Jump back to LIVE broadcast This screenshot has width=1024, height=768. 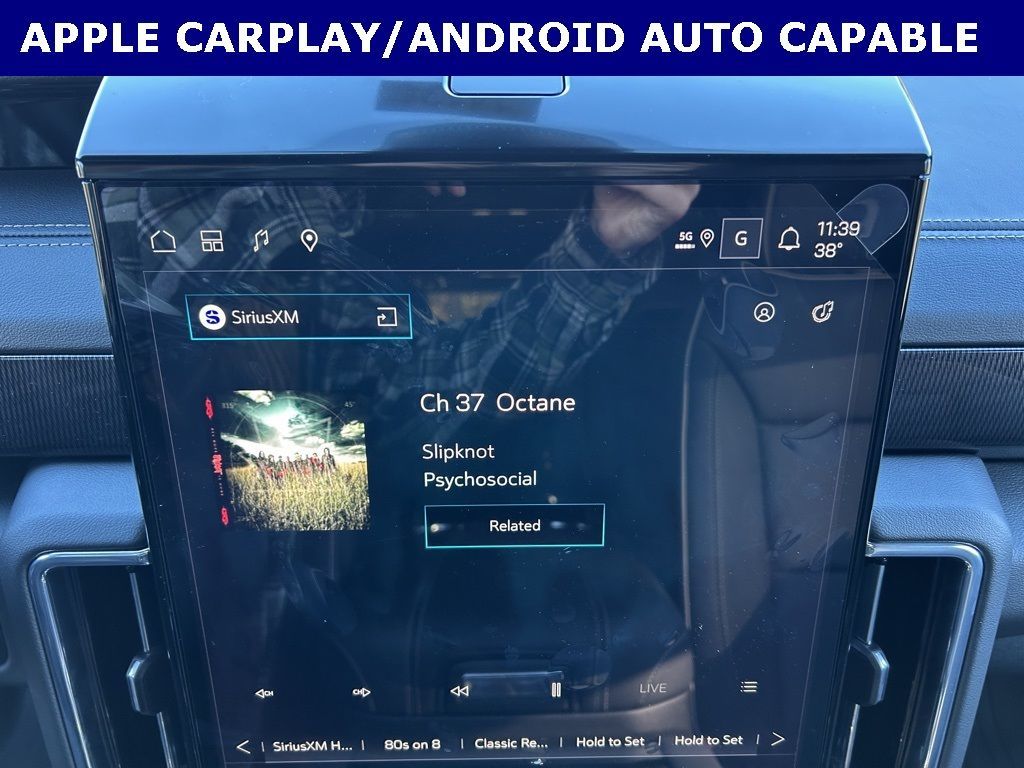pyautogui.click(x=653, y=688)
